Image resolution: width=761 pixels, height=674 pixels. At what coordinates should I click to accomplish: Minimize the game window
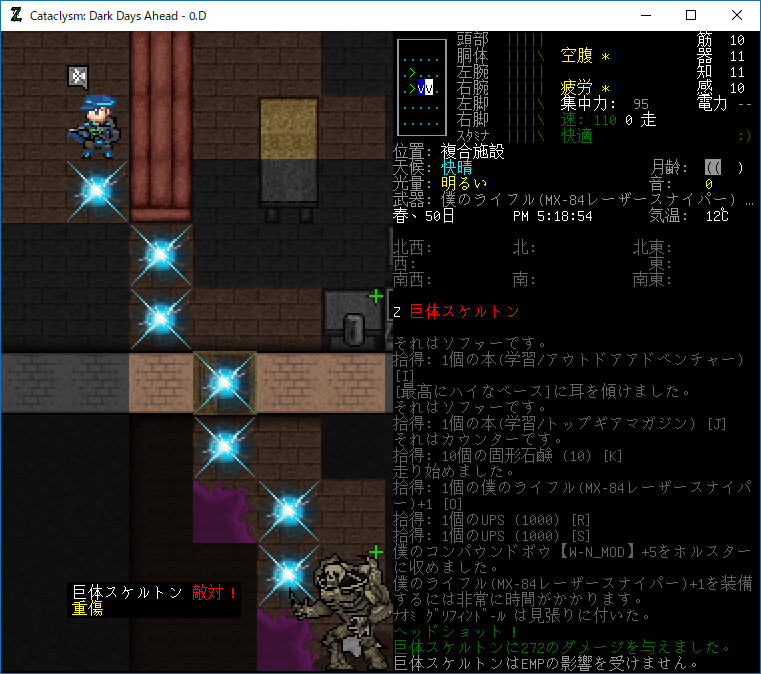(x=645, y=15)
